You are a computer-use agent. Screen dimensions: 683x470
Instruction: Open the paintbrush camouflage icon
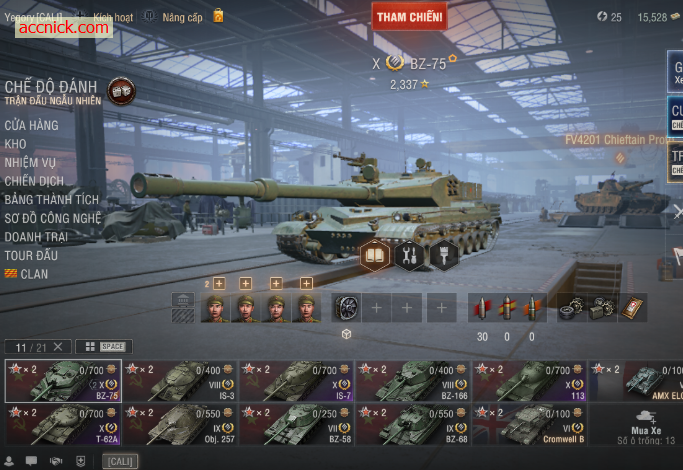[x=443, y=255]
